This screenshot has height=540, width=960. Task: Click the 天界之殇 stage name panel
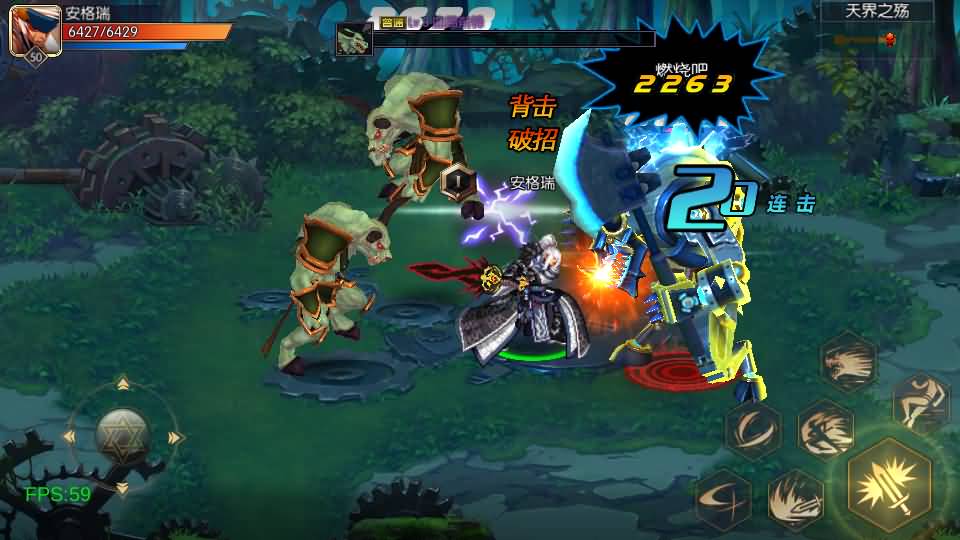[876, 12]
